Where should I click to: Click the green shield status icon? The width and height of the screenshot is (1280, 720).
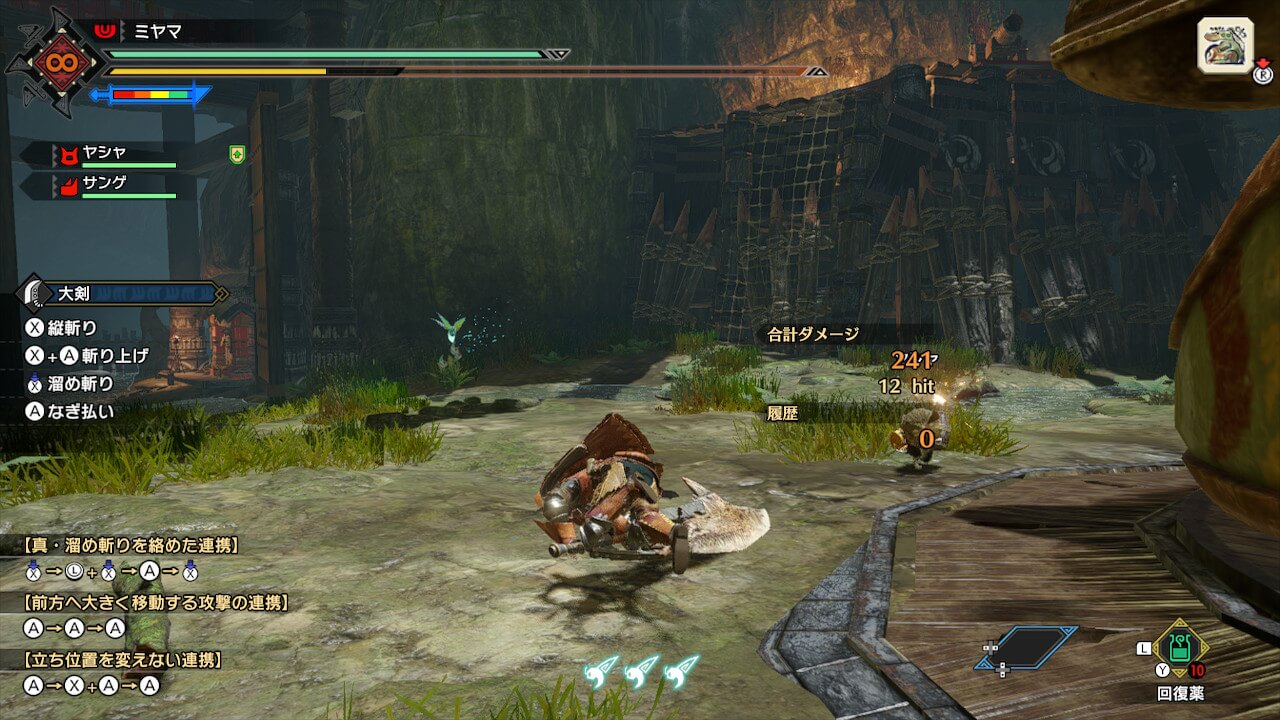pos(236,154)
